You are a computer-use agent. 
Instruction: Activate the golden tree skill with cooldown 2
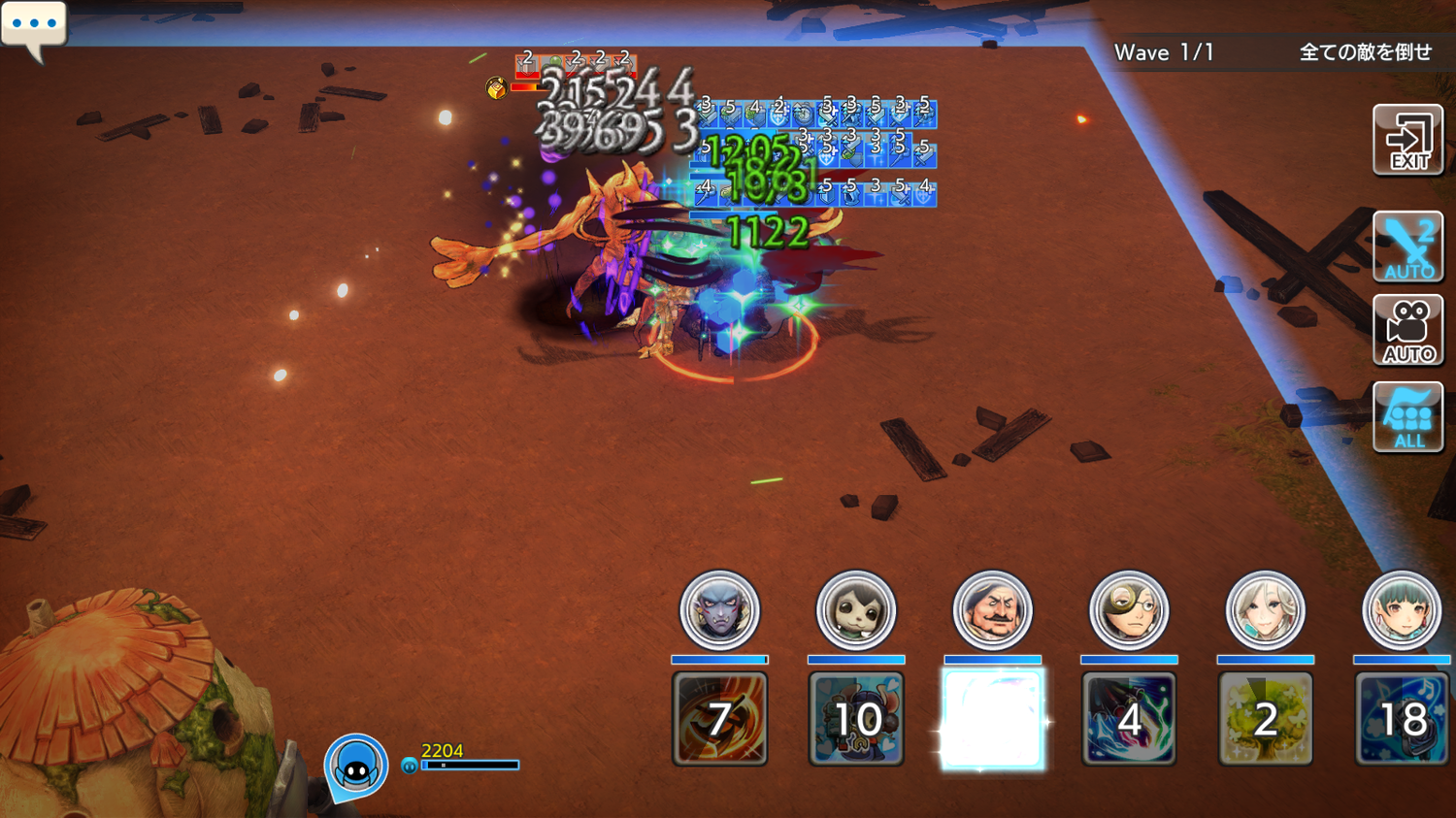pos(1265,719)
